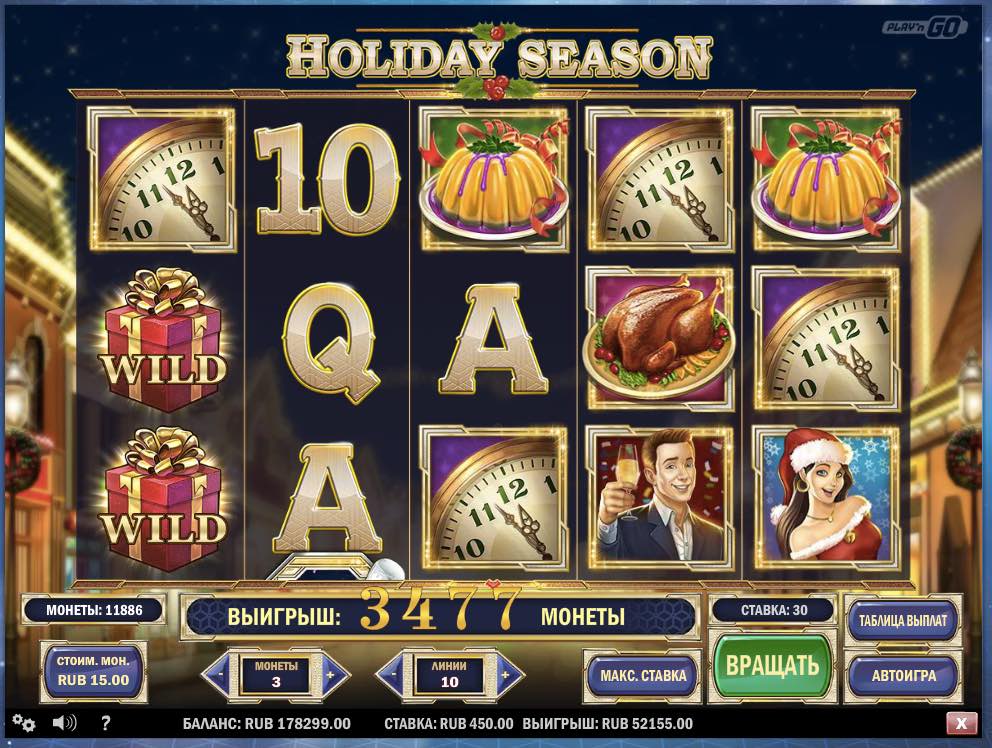The height and width of the screenshot is (748, 992).
Task: Open the ТАБЛИЦА ВЫПЛАТ paytable
Action: pos(902,621)
